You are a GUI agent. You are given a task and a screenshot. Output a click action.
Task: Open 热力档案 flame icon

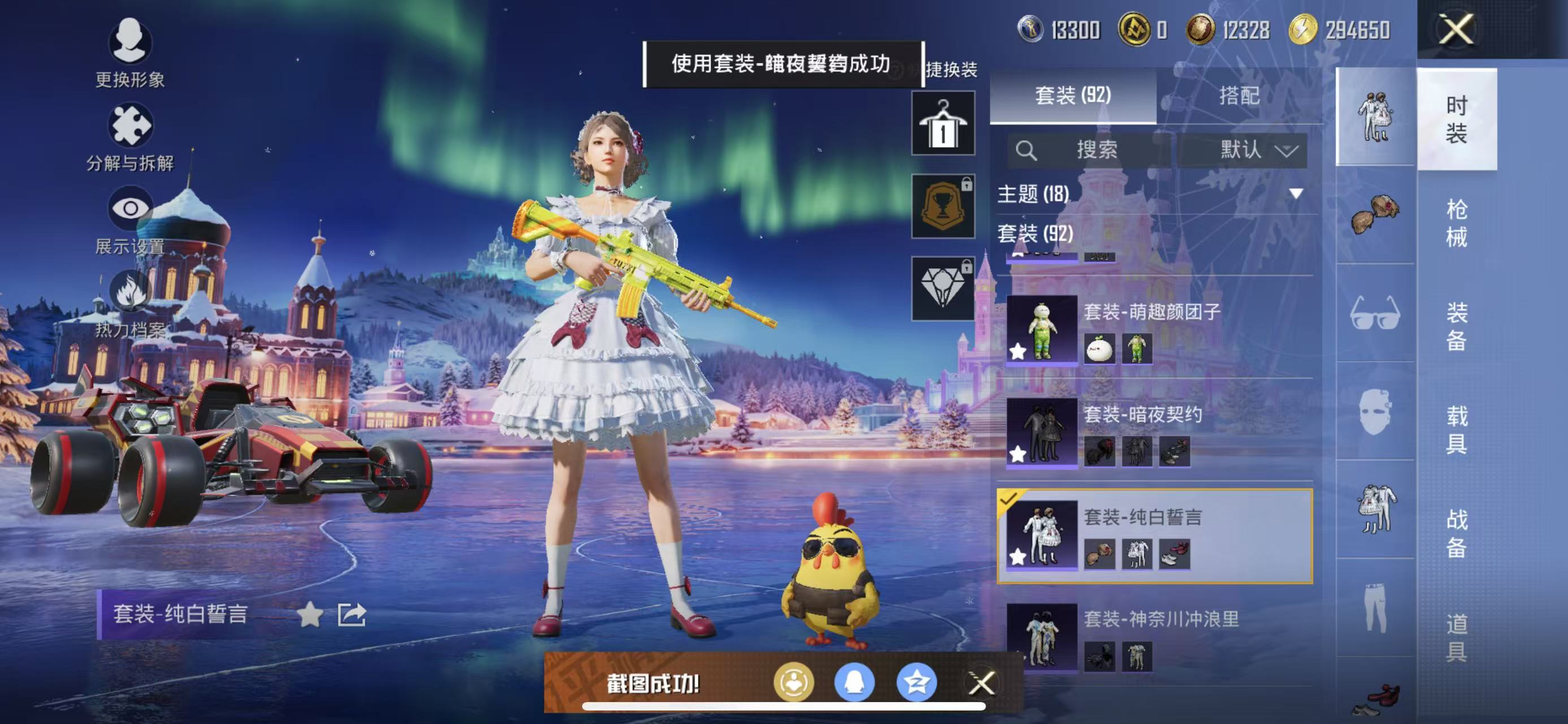point(129,292)
